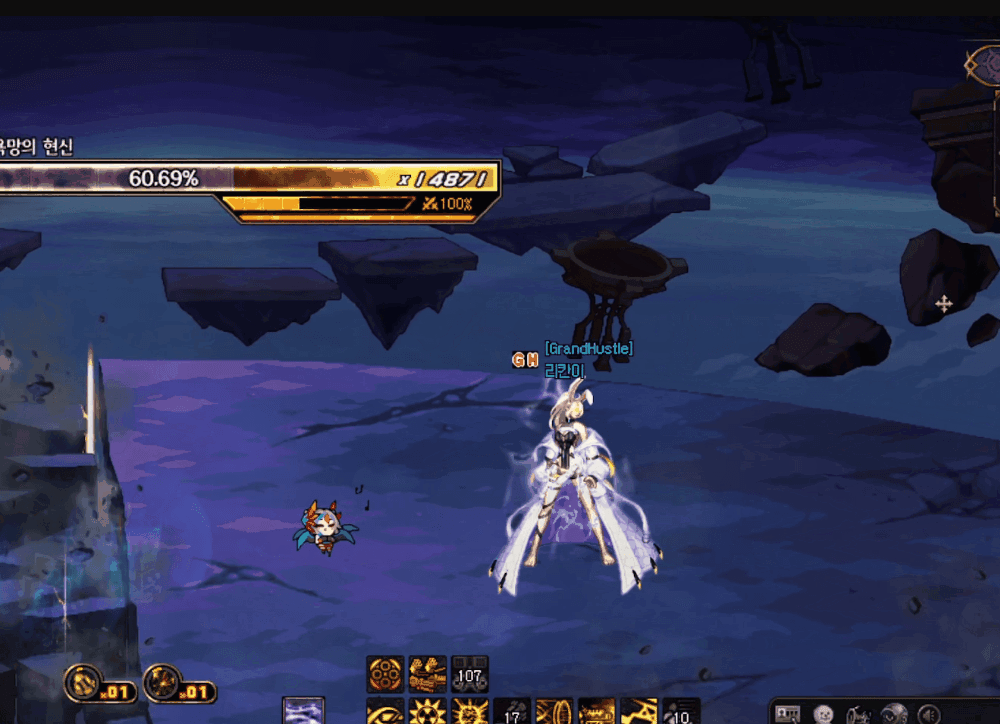Use the golden twin-guns skill icon
The image size is (1000, 724).
pos(428,674)
